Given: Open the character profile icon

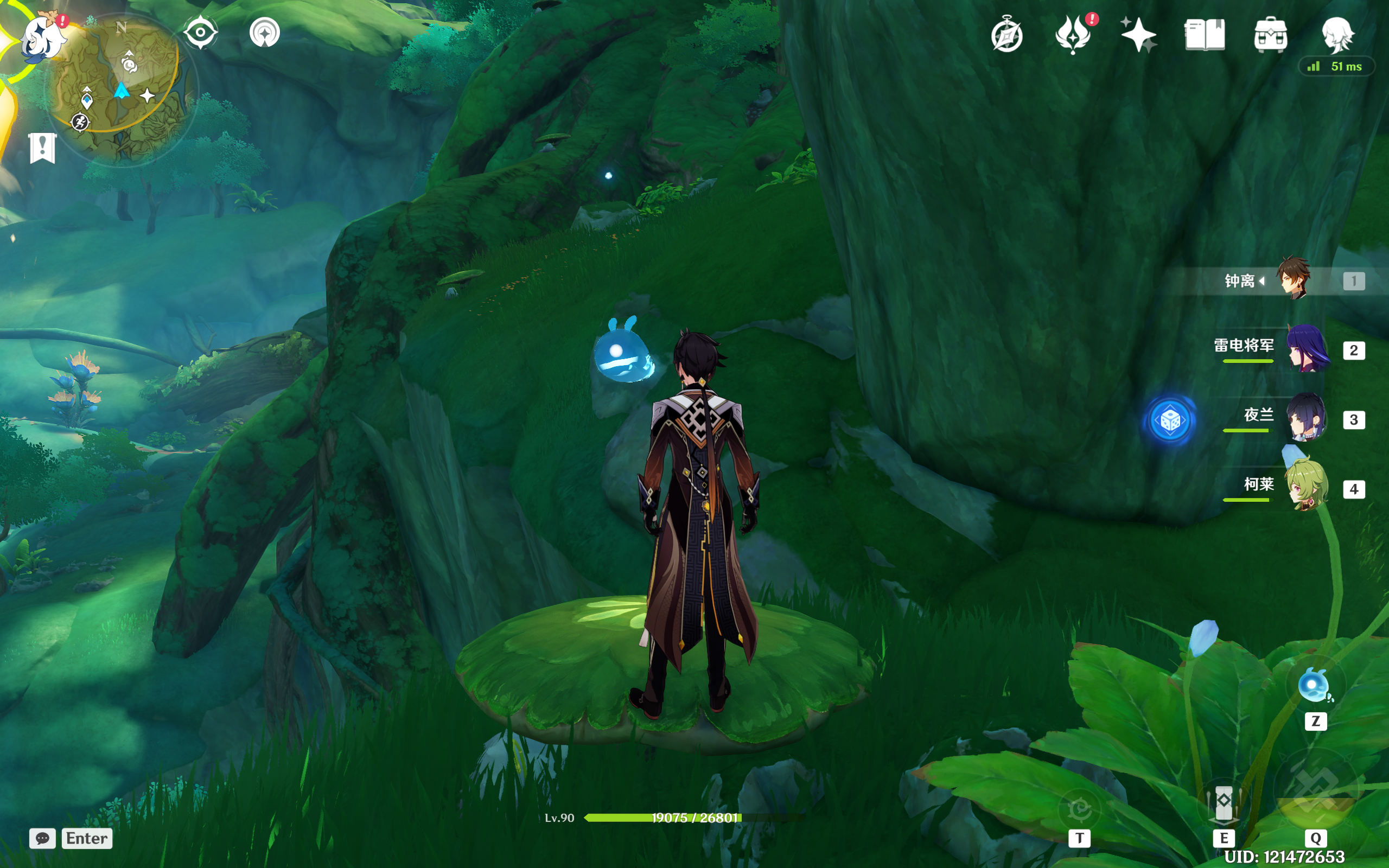Looking at the screenshot, I should (x=1337, y=33).
